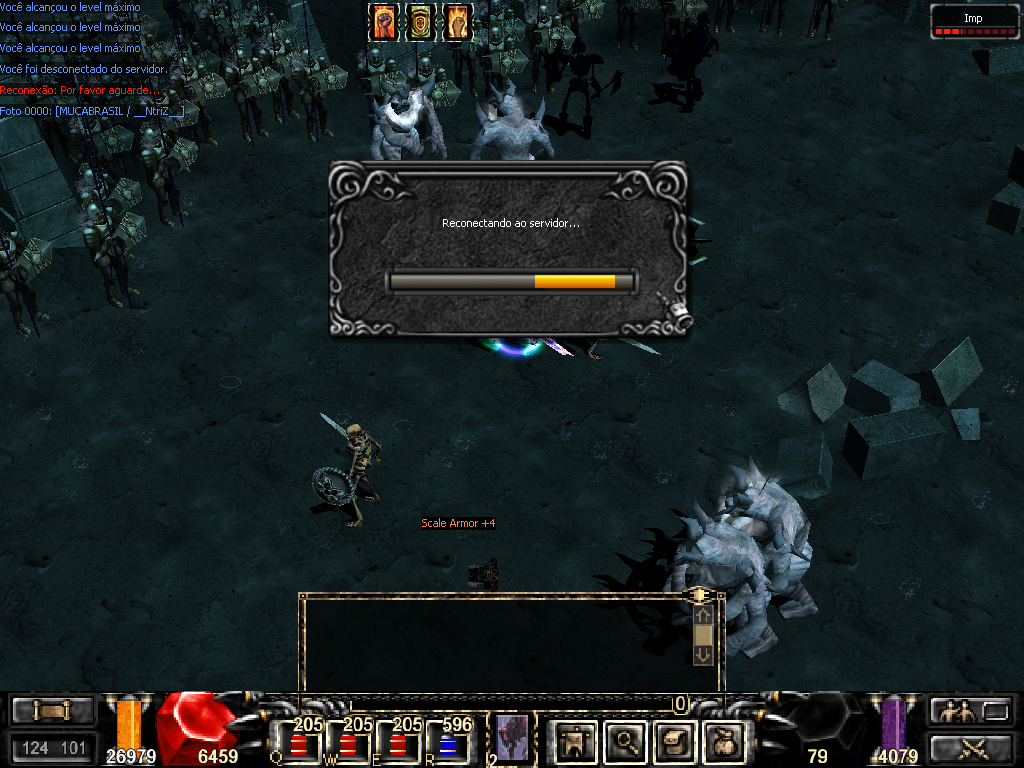Use the Q slot red potion

point(297,746)
